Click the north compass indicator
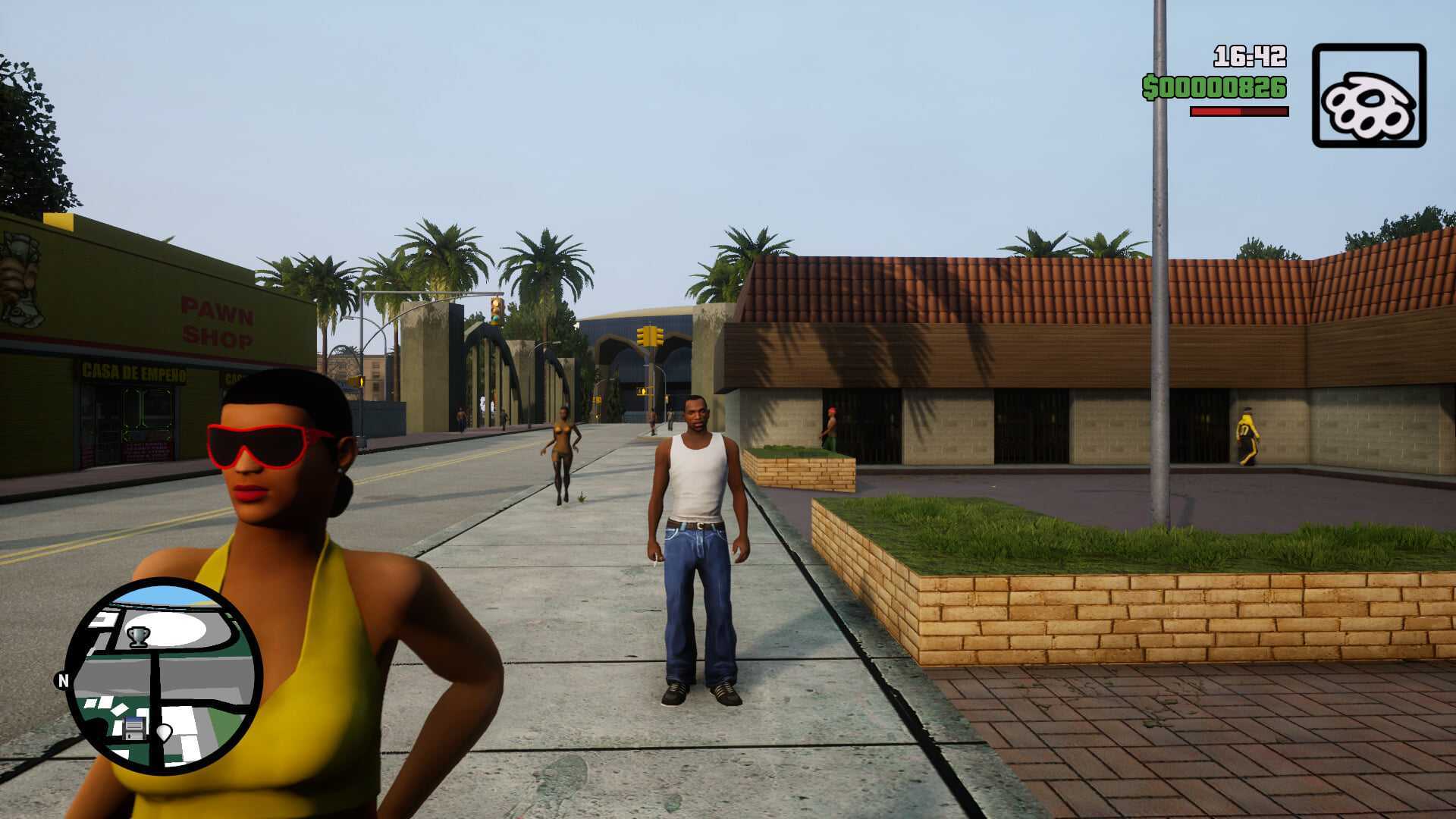Screen dimensions: 1456x819 pyautogui.click(x=63, y=680)
